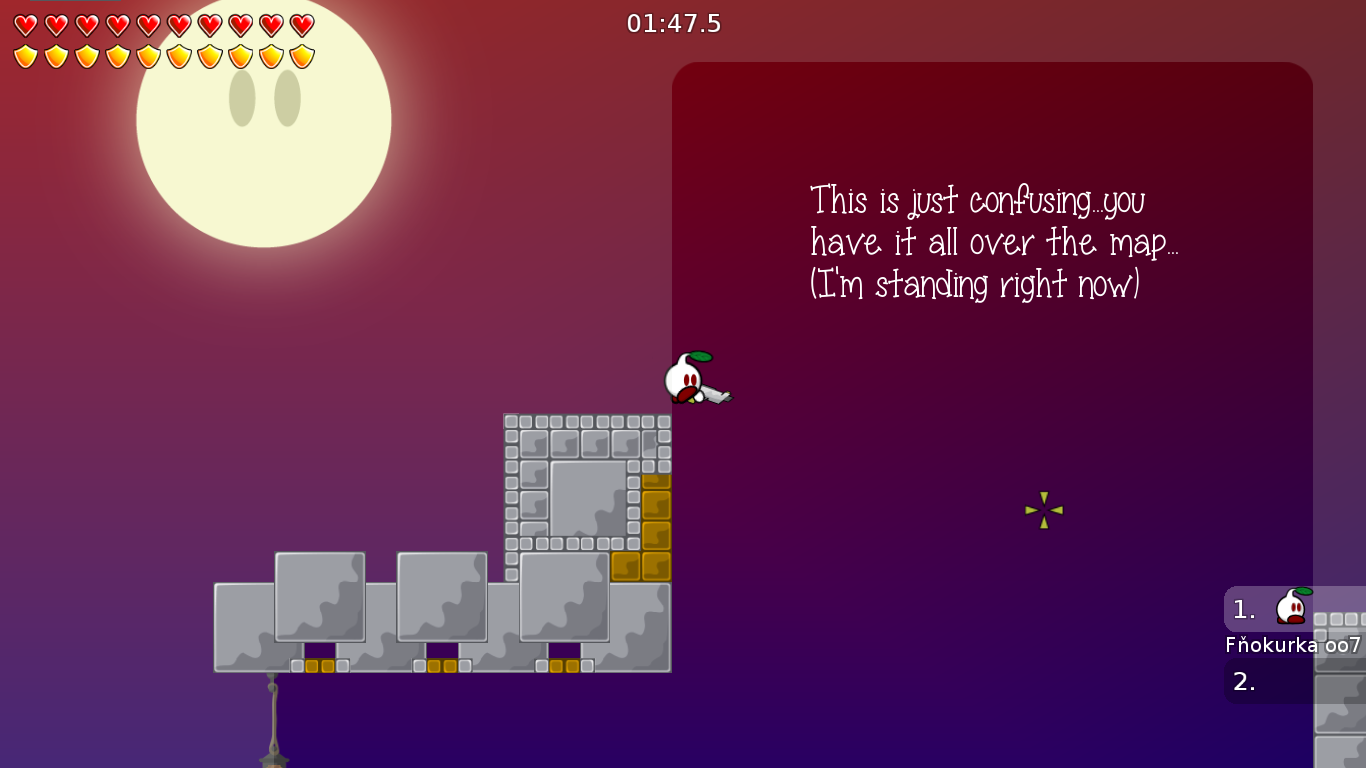Click the Fňokurka avatar in the leaderboard

click(x=1290, y=607)
